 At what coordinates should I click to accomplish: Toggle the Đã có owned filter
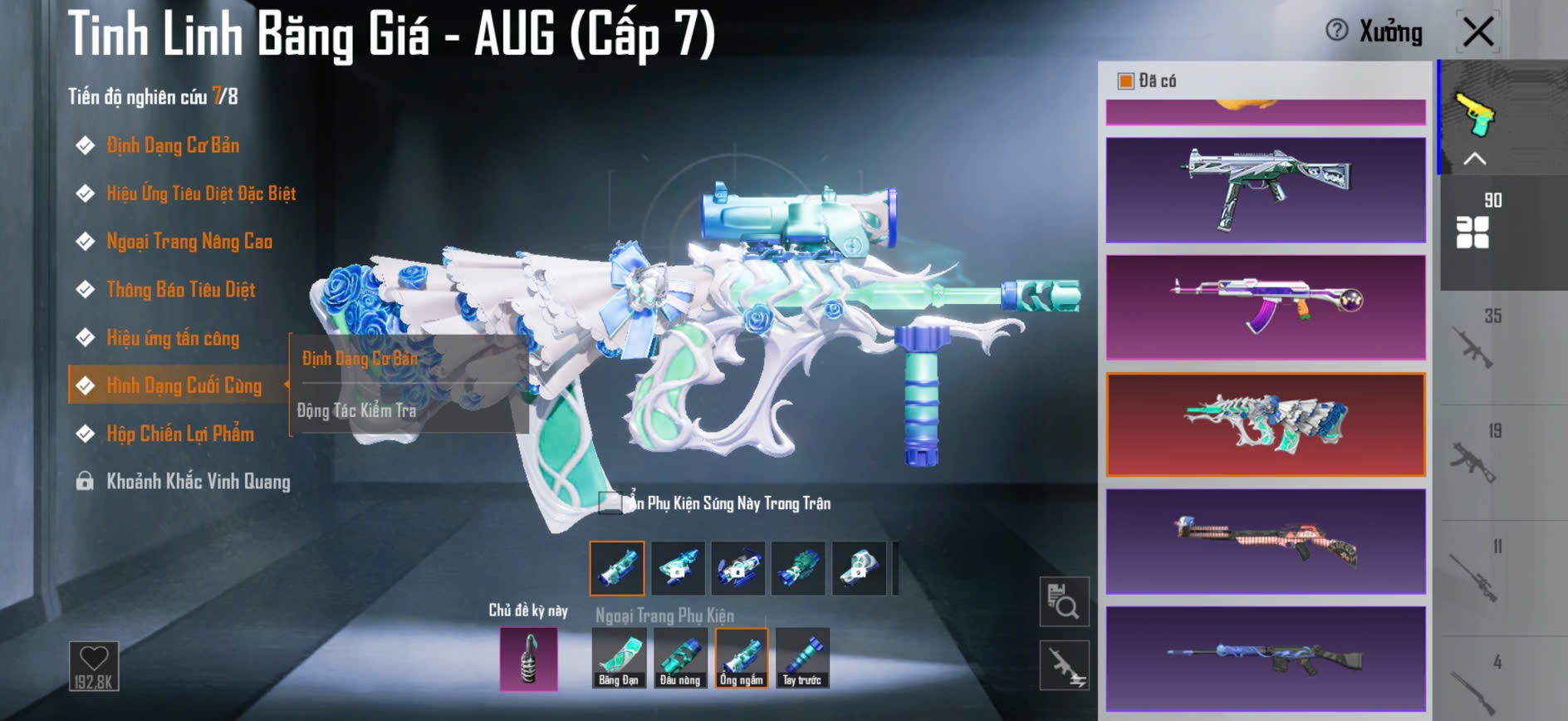1126,81
